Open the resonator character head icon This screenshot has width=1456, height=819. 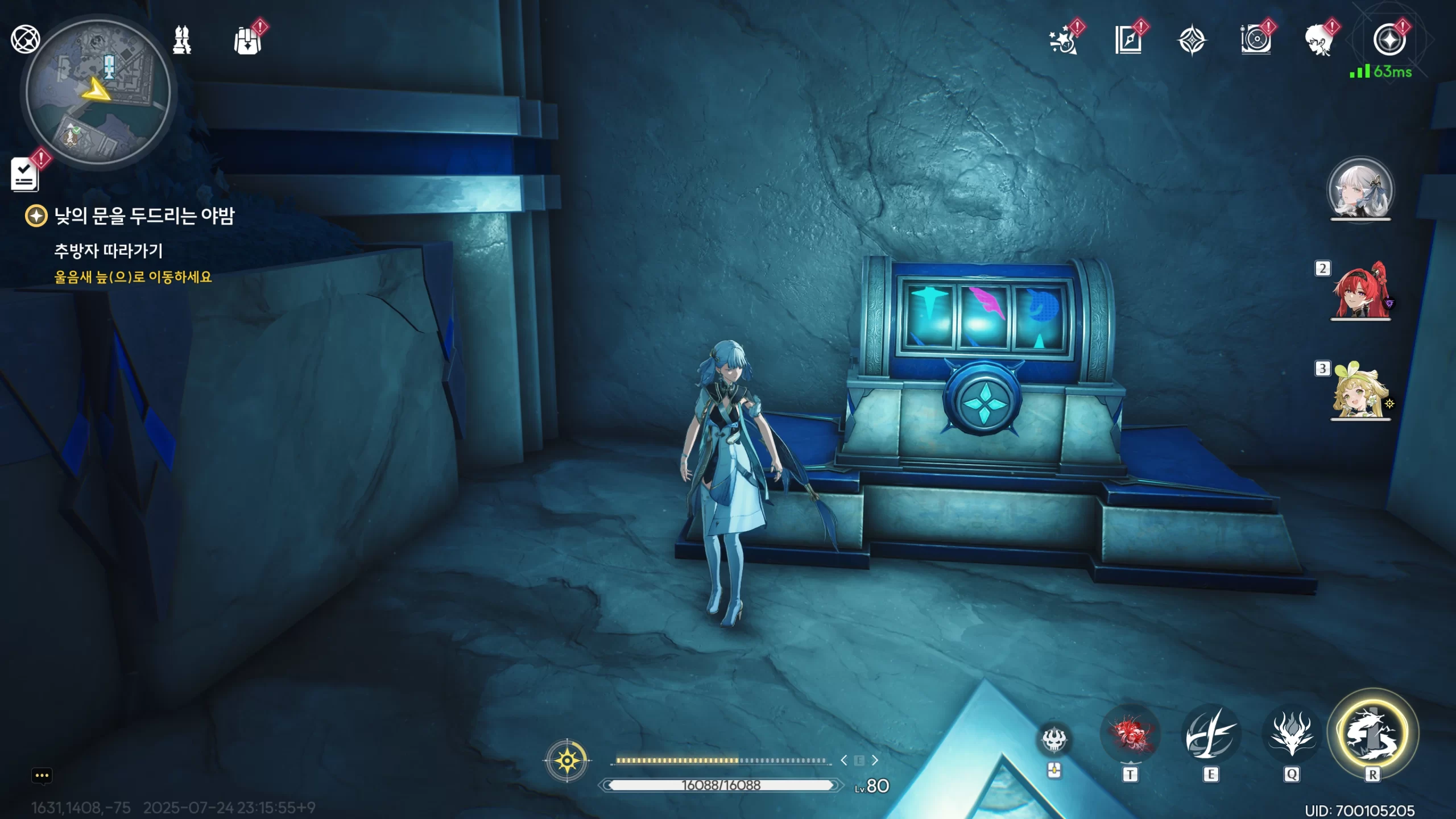tap(1319, 41)
